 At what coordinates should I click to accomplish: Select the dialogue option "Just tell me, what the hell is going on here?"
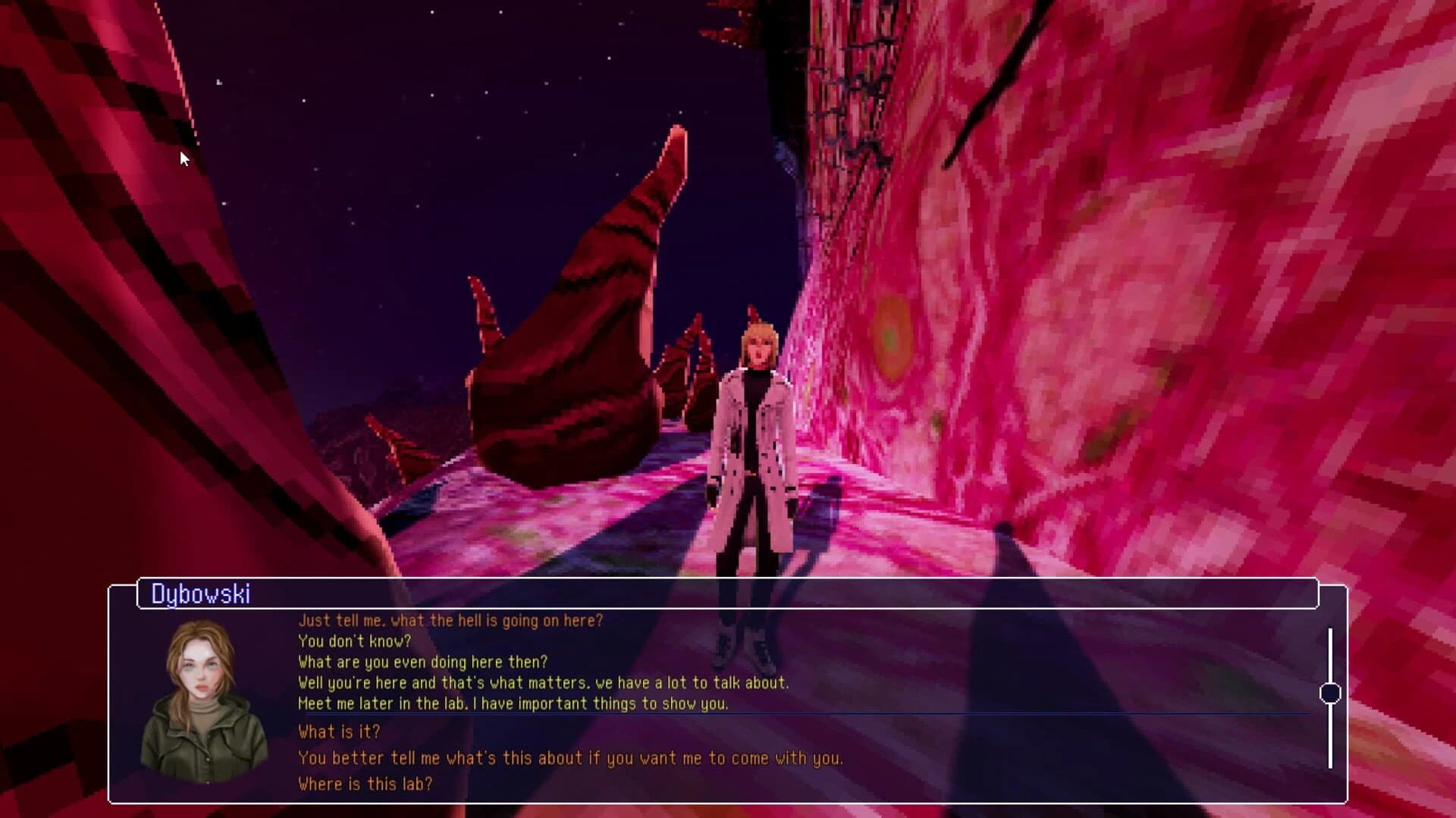coord(450,619)
